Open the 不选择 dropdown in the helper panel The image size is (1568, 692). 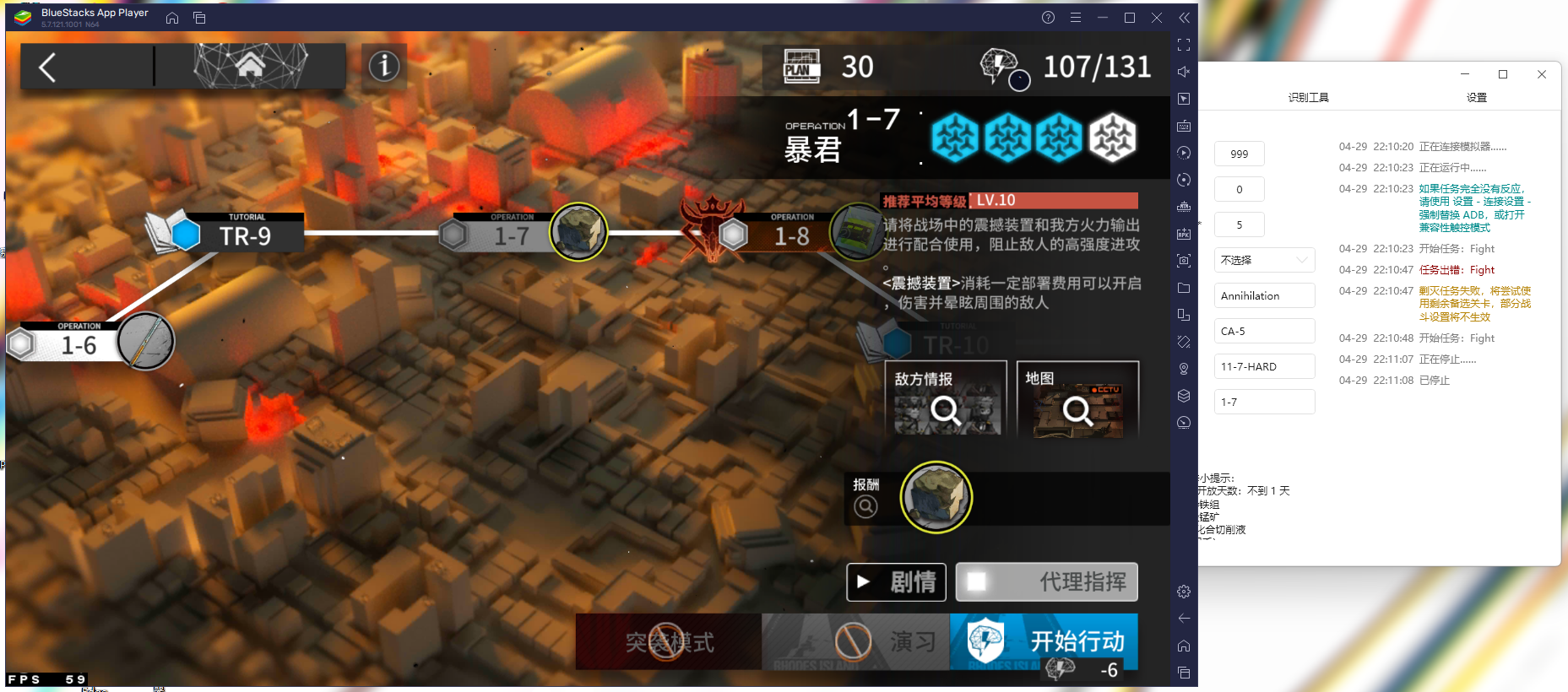pyautogui.click(x=1263, y=260)
